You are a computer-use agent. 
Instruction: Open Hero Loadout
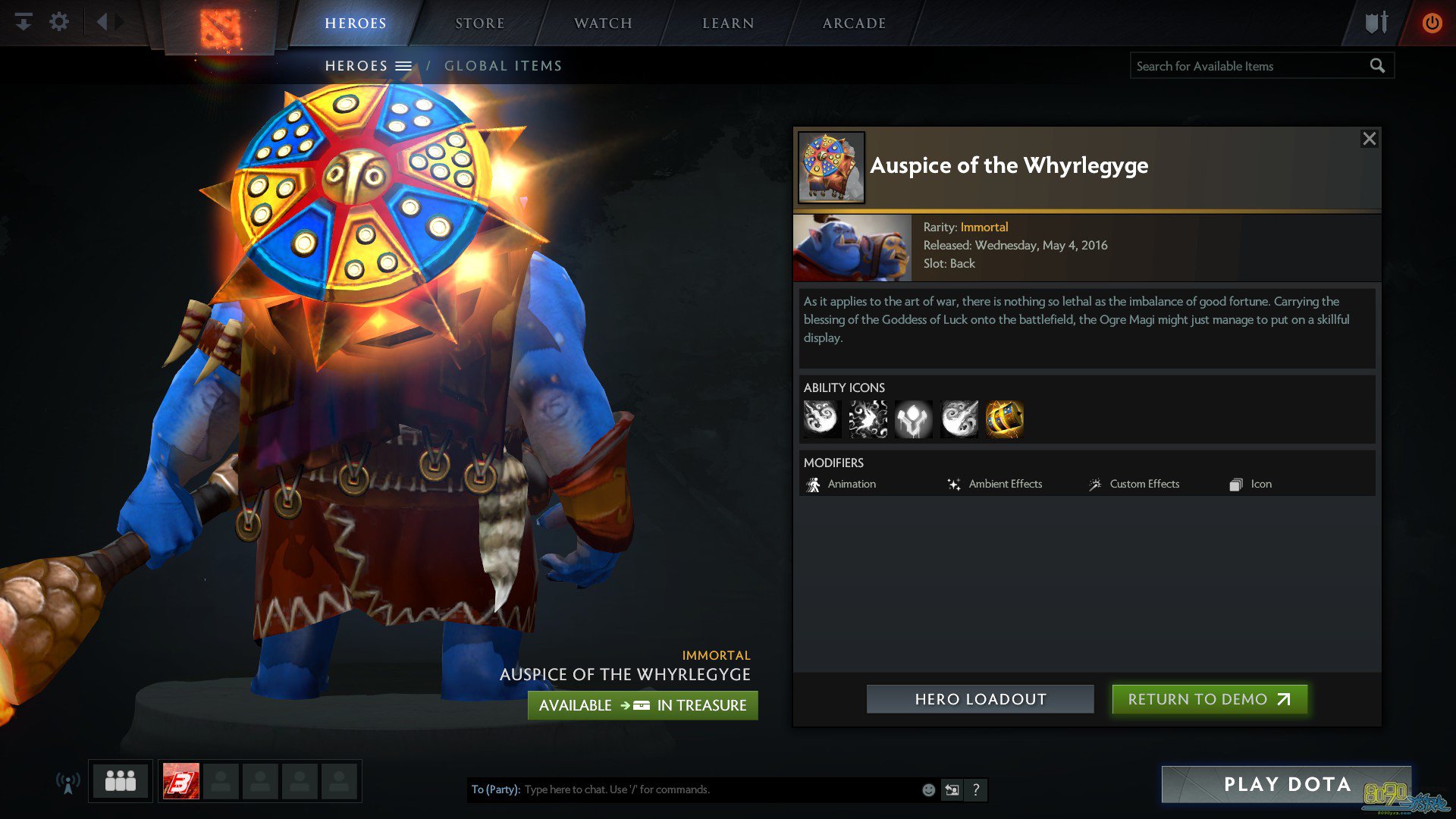click(980, 699)
